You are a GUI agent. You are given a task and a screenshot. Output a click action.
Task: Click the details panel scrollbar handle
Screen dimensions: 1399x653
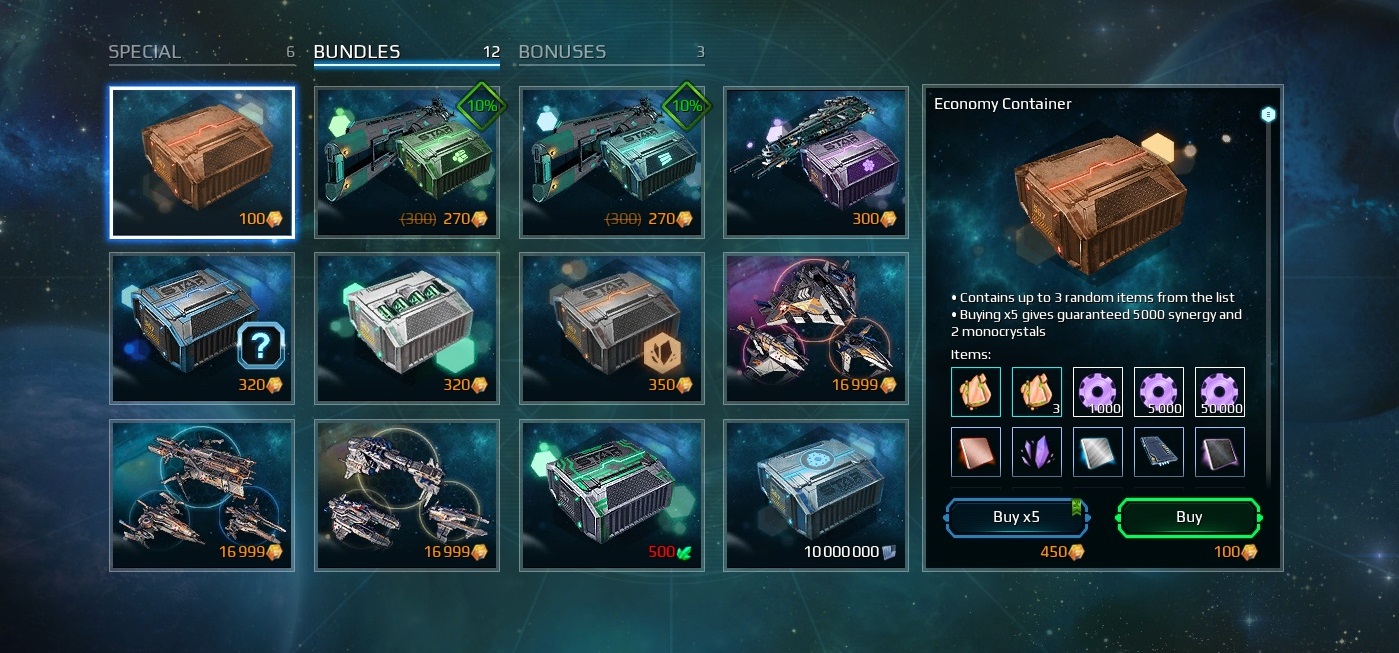point(1268,115)
